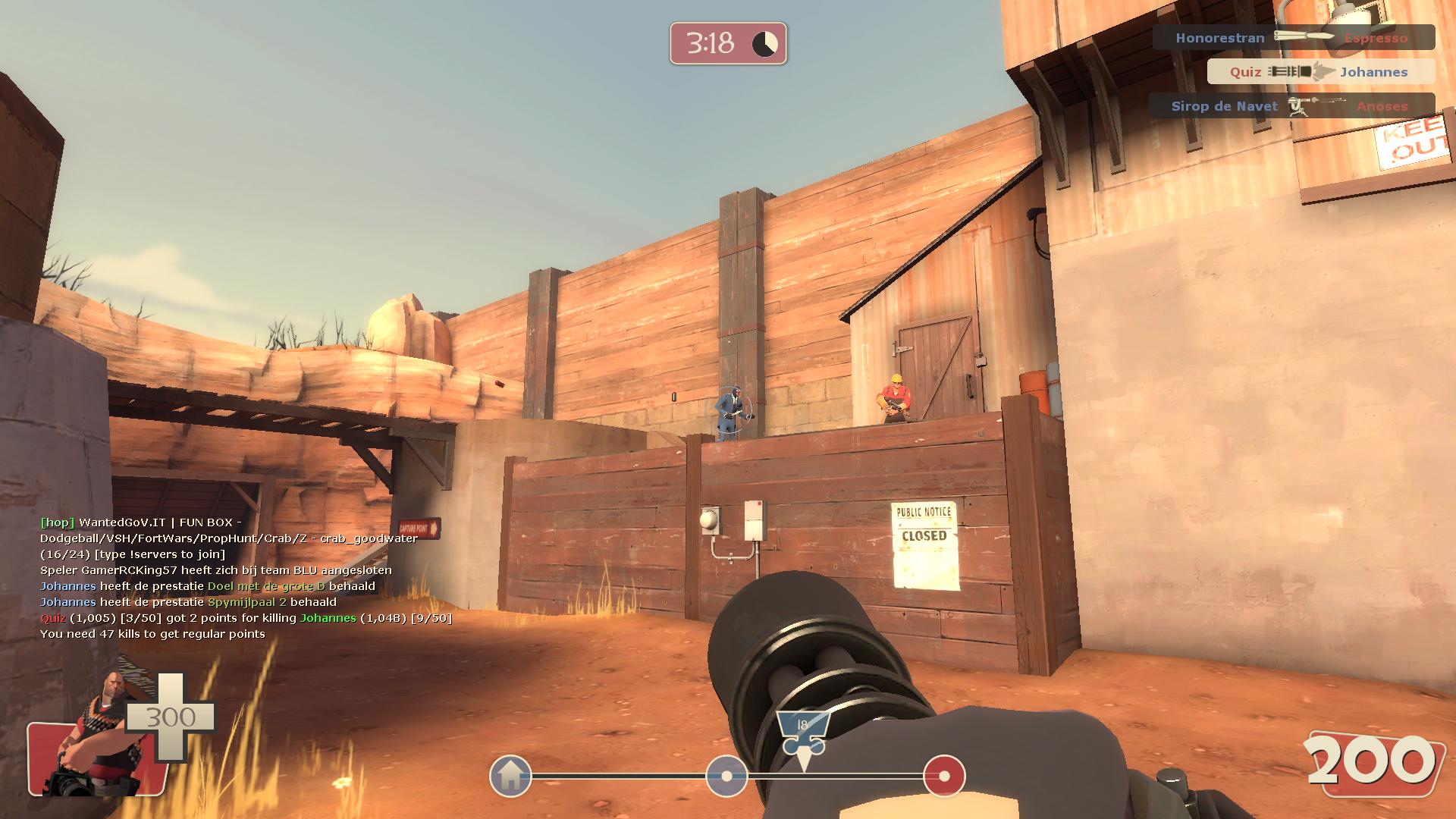Click the home icon on payload track
The height and width of the screenshot is (819, 1456).
[x=510, y=776]
